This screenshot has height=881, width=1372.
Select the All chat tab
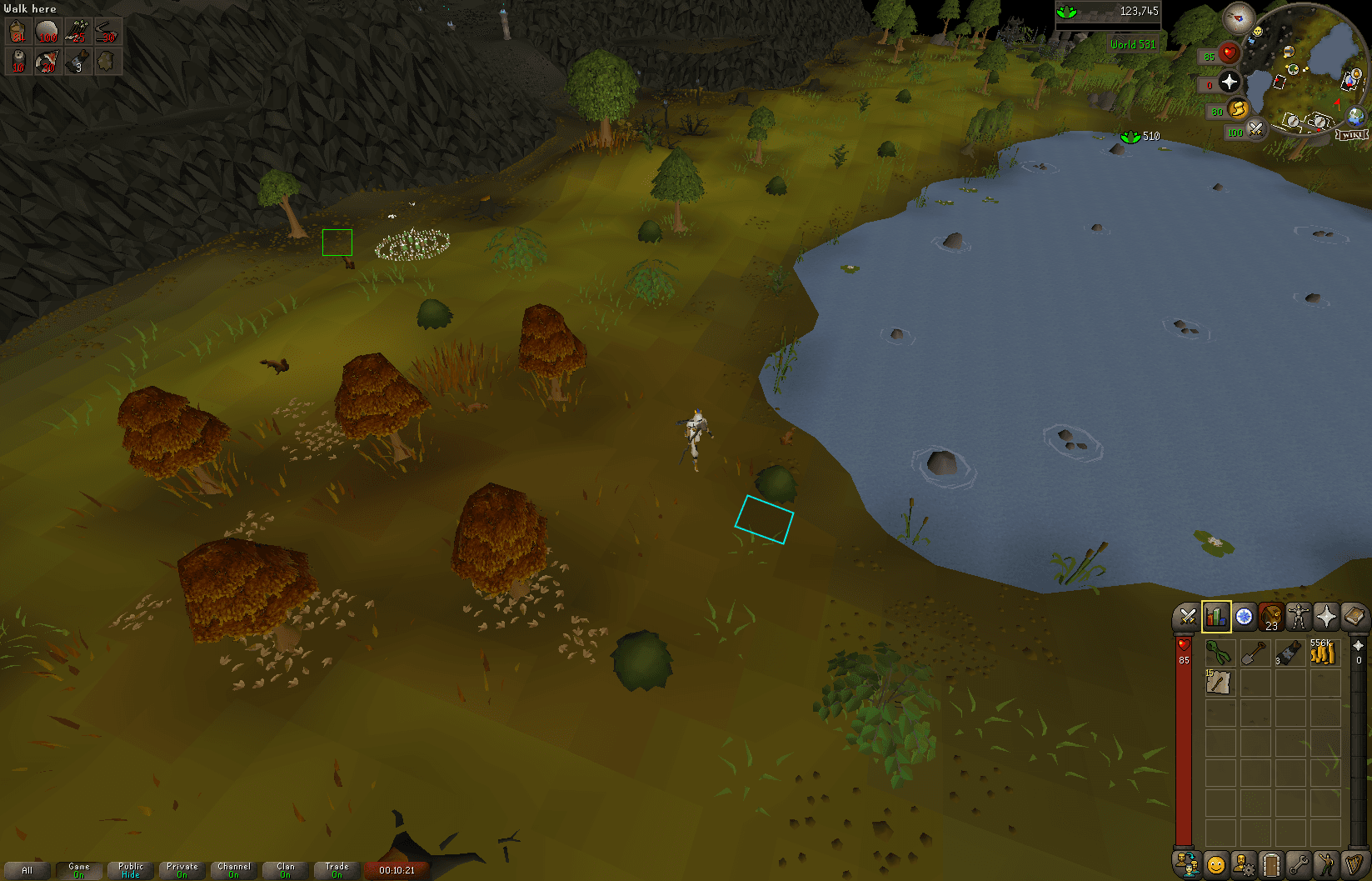[27, 869]
